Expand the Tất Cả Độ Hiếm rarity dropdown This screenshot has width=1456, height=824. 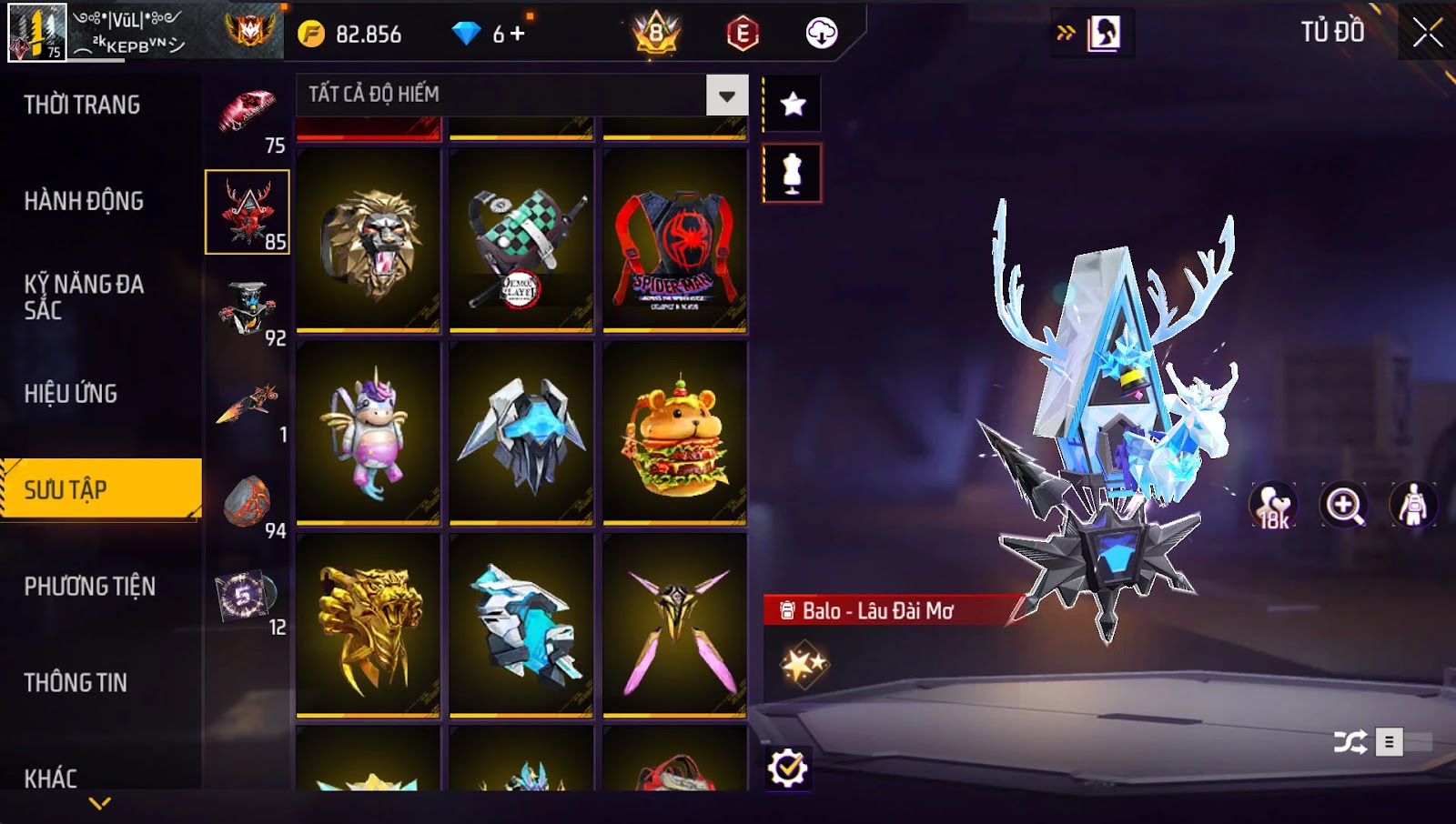pyautogui.click(x=726, y=95)
